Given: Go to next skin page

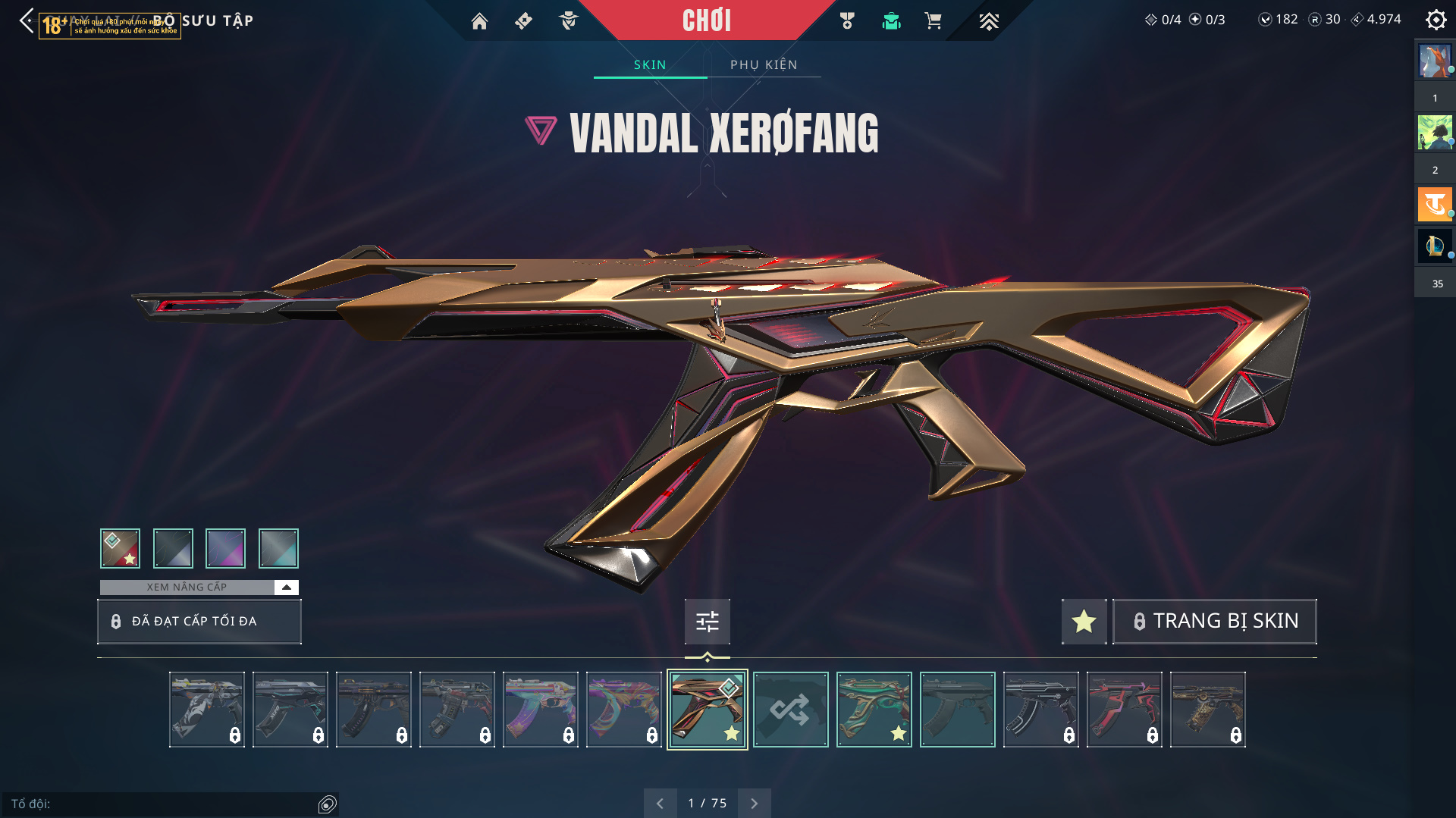Looking at the screenshot, I should click(754, 803).
